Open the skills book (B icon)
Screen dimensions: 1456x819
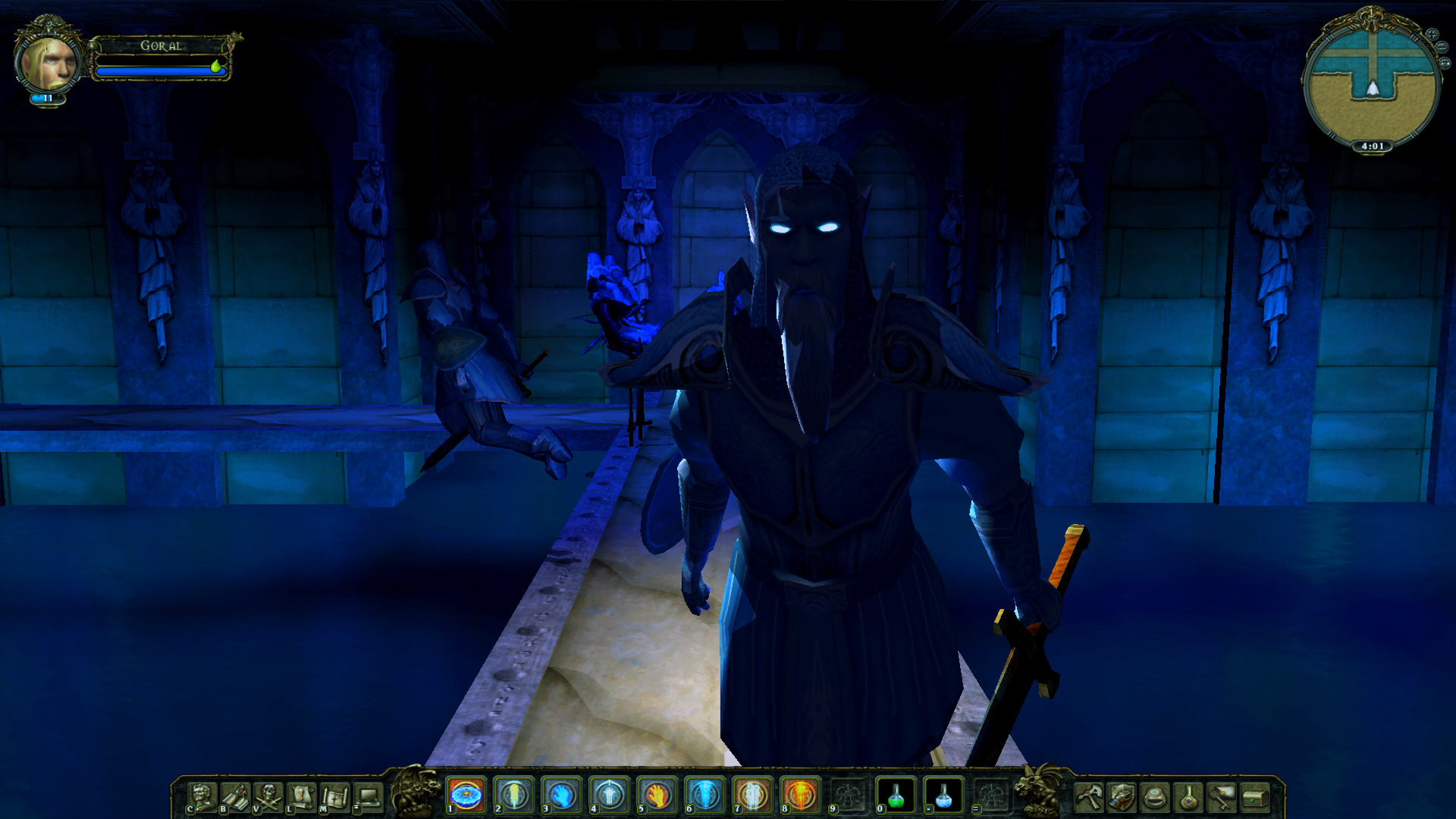pos(235,796)
